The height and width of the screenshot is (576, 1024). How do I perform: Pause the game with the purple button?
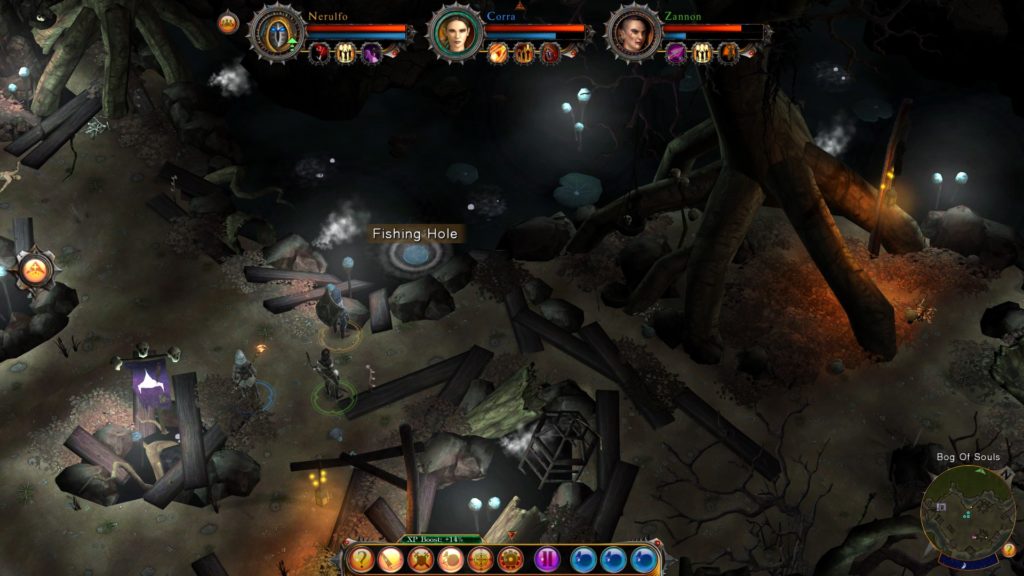tap(547, 560)
